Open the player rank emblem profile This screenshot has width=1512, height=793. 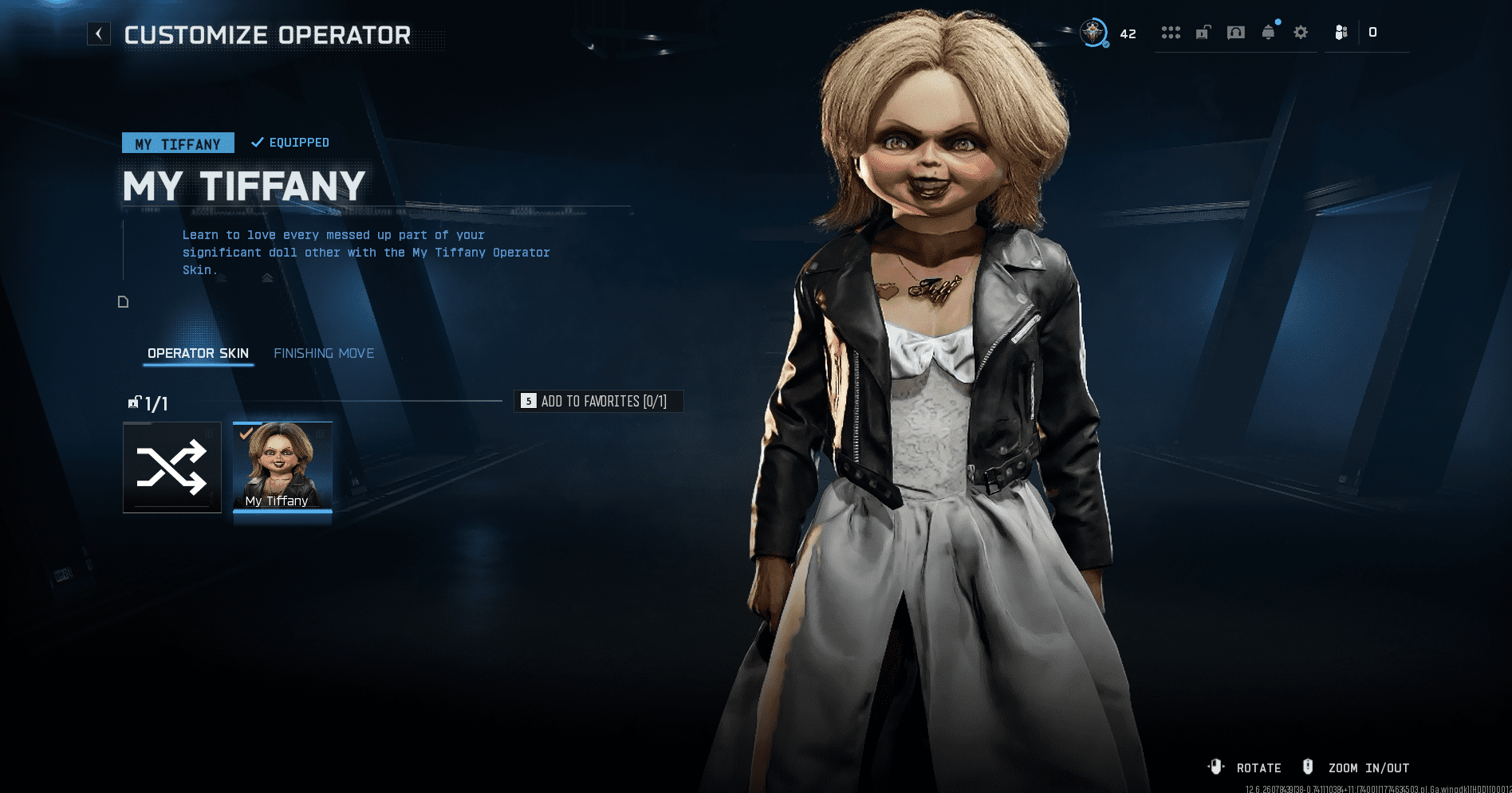point(1093,33)
